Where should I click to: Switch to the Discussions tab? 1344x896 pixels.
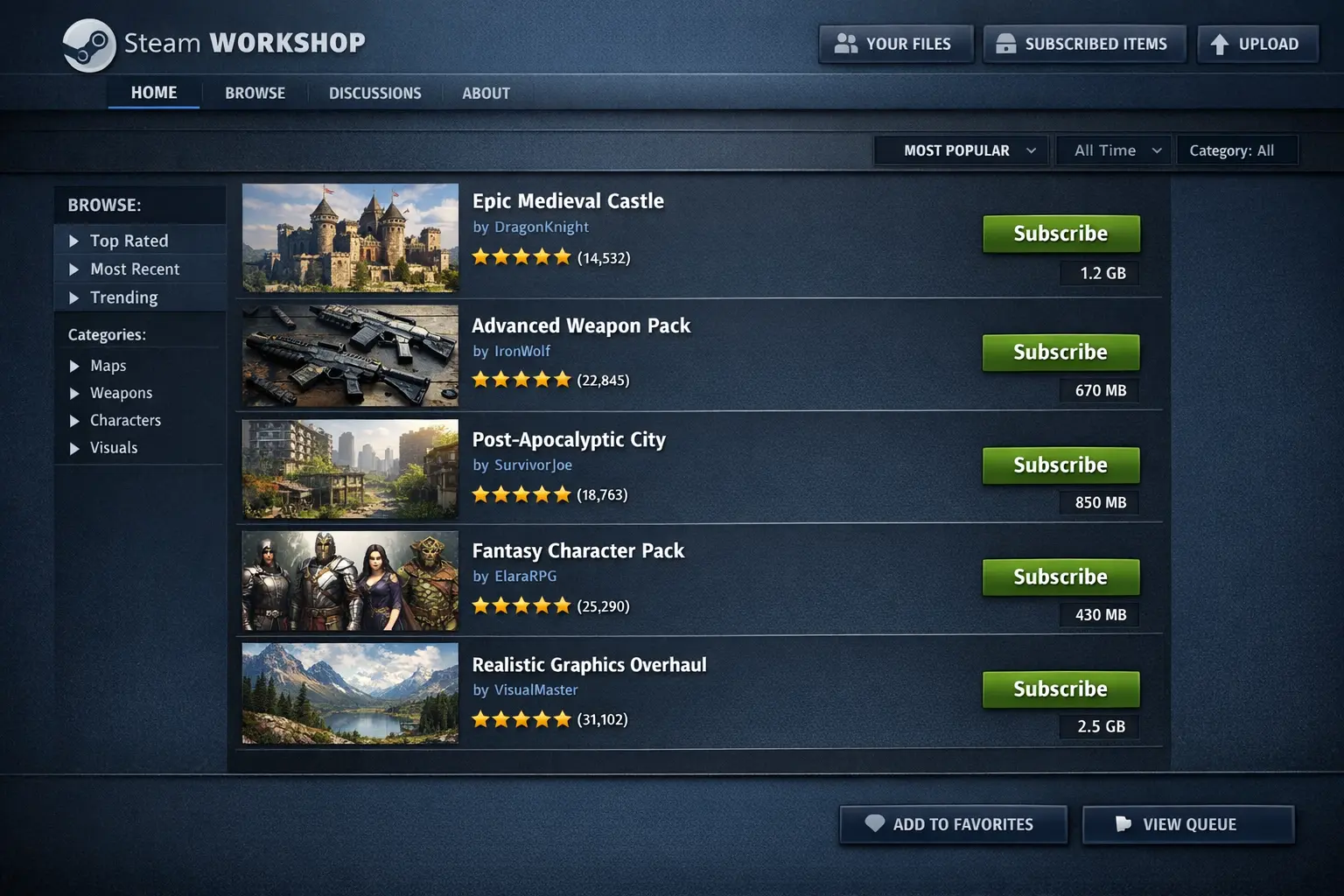pos(374,93)
